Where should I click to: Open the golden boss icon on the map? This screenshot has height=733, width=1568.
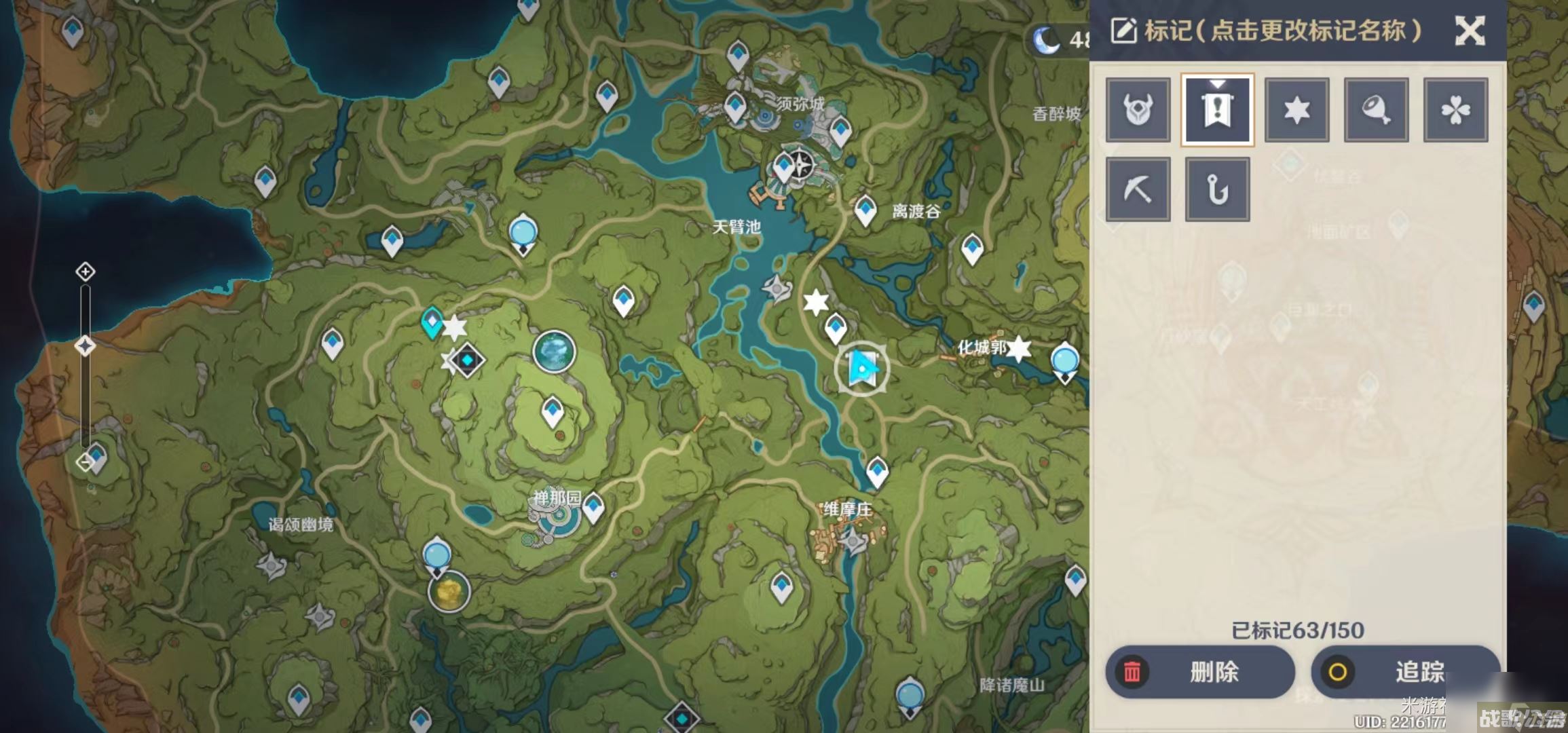click(x=449, y=592)
